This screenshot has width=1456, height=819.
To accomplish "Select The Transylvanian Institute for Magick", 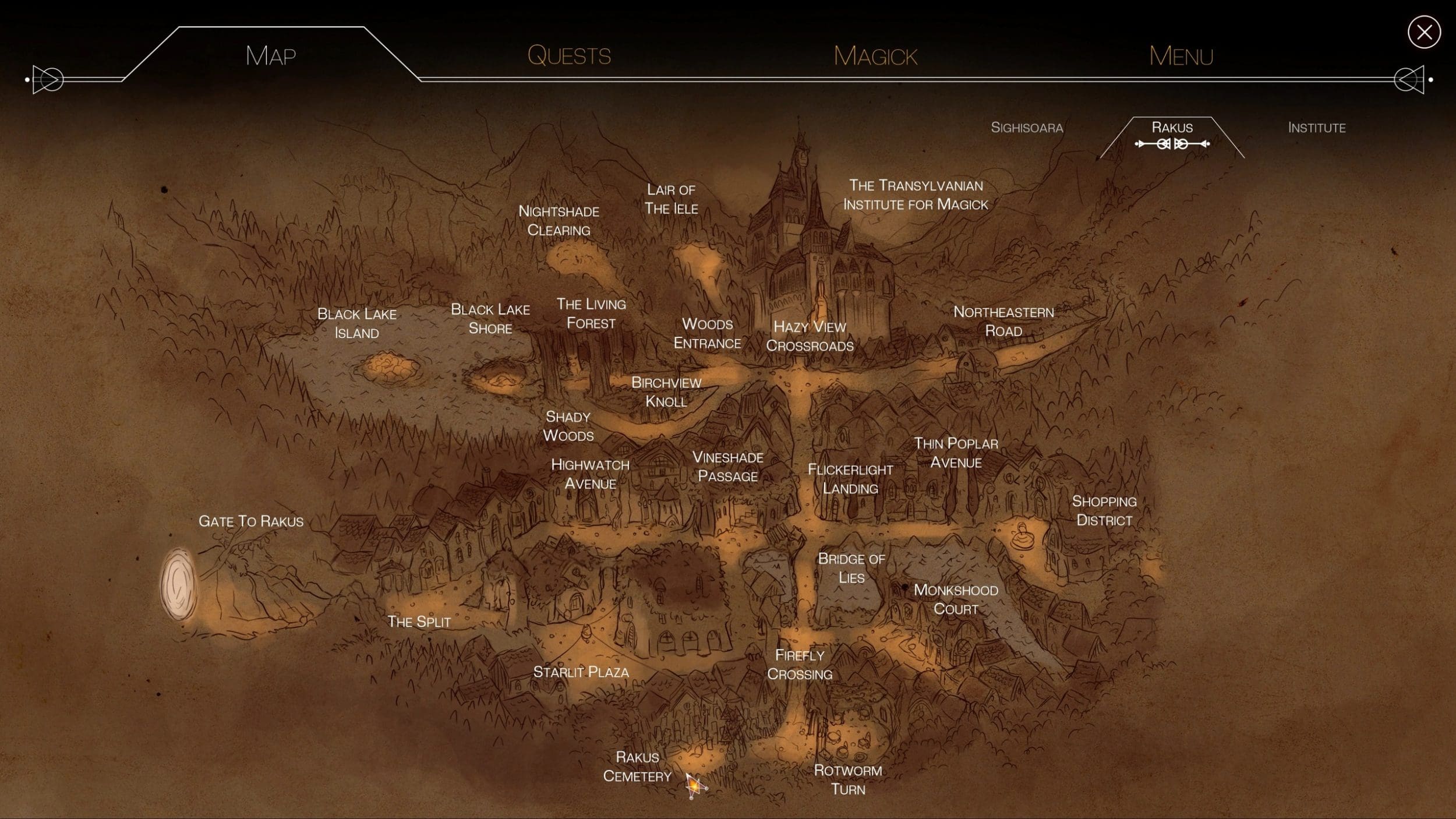I will pos(916,195).
